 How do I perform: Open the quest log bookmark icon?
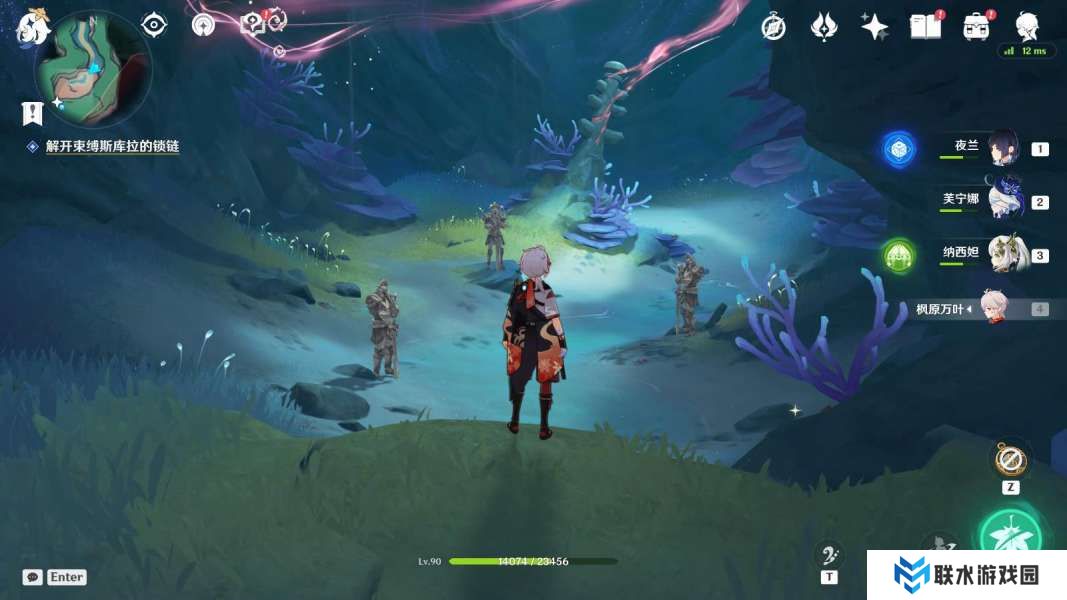(x=33, y=113)
